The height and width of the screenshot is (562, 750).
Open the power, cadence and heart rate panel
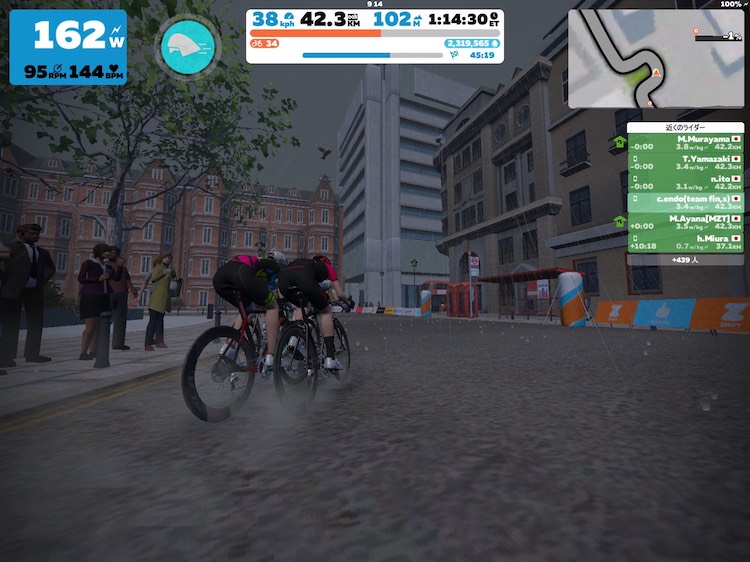(68, 47)
